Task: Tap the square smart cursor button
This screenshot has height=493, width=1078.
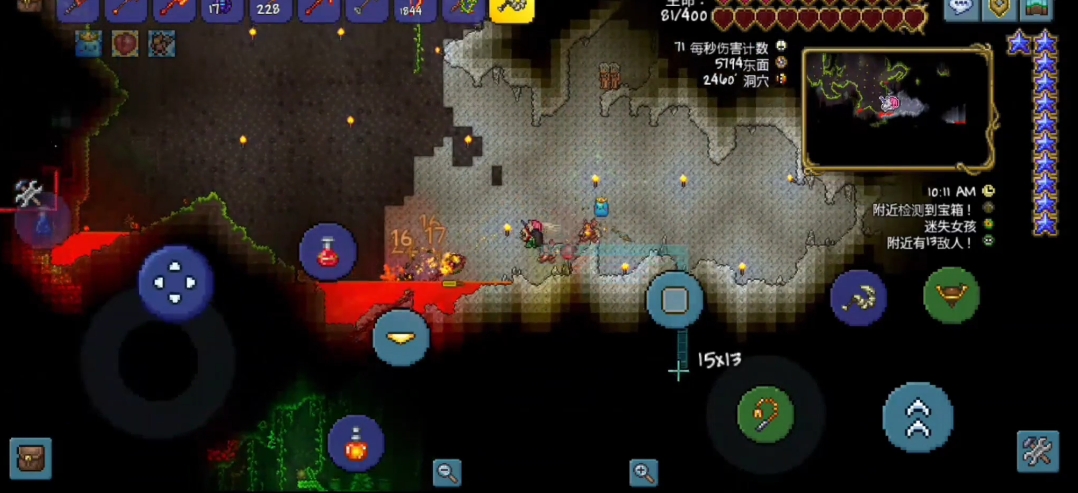Action: pyautogui.click(x=674, y=299)
